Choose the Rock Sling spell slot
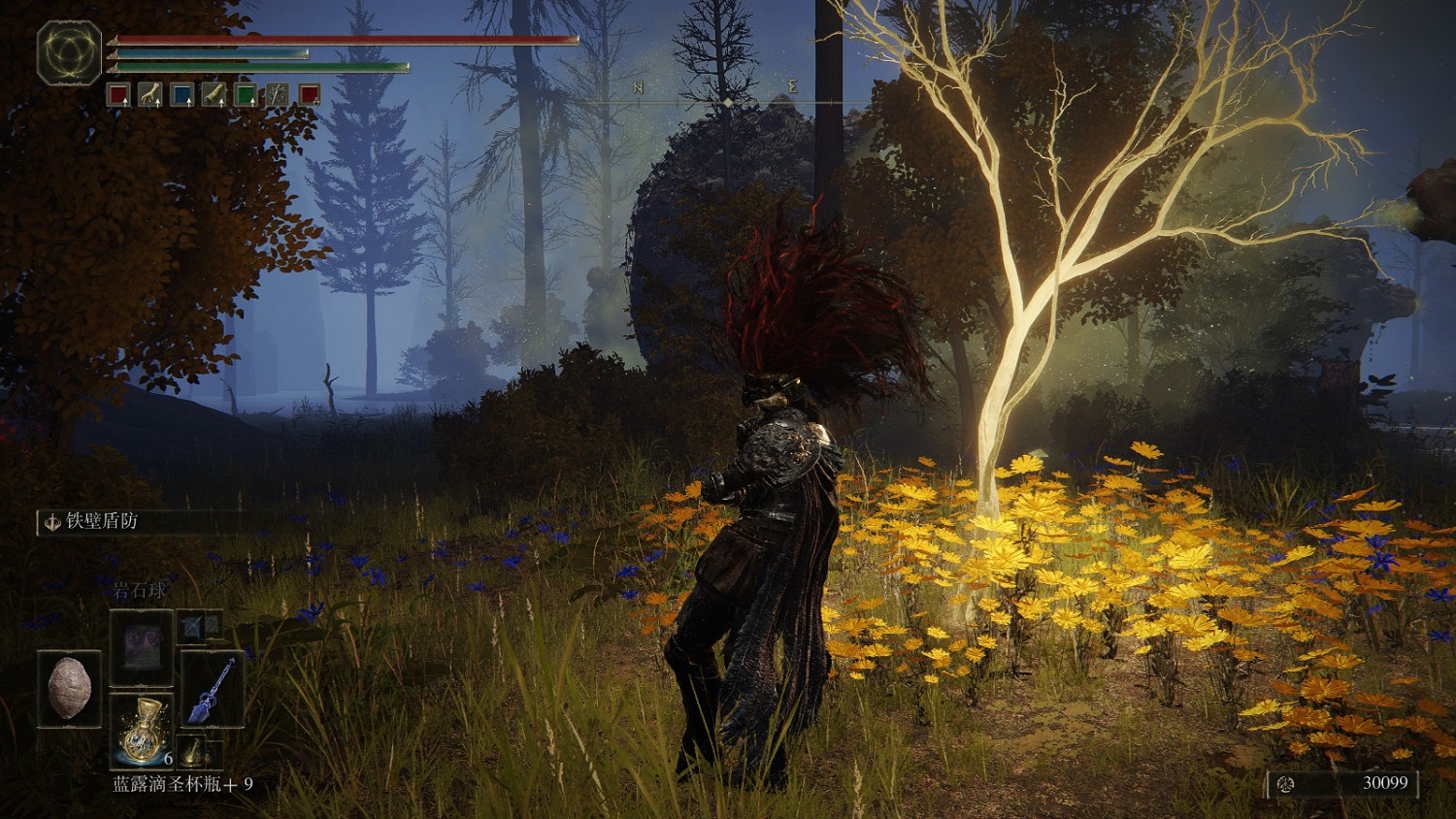Image resolution: width=1456 pixels, height=819 pixels. tap(142, 647)
